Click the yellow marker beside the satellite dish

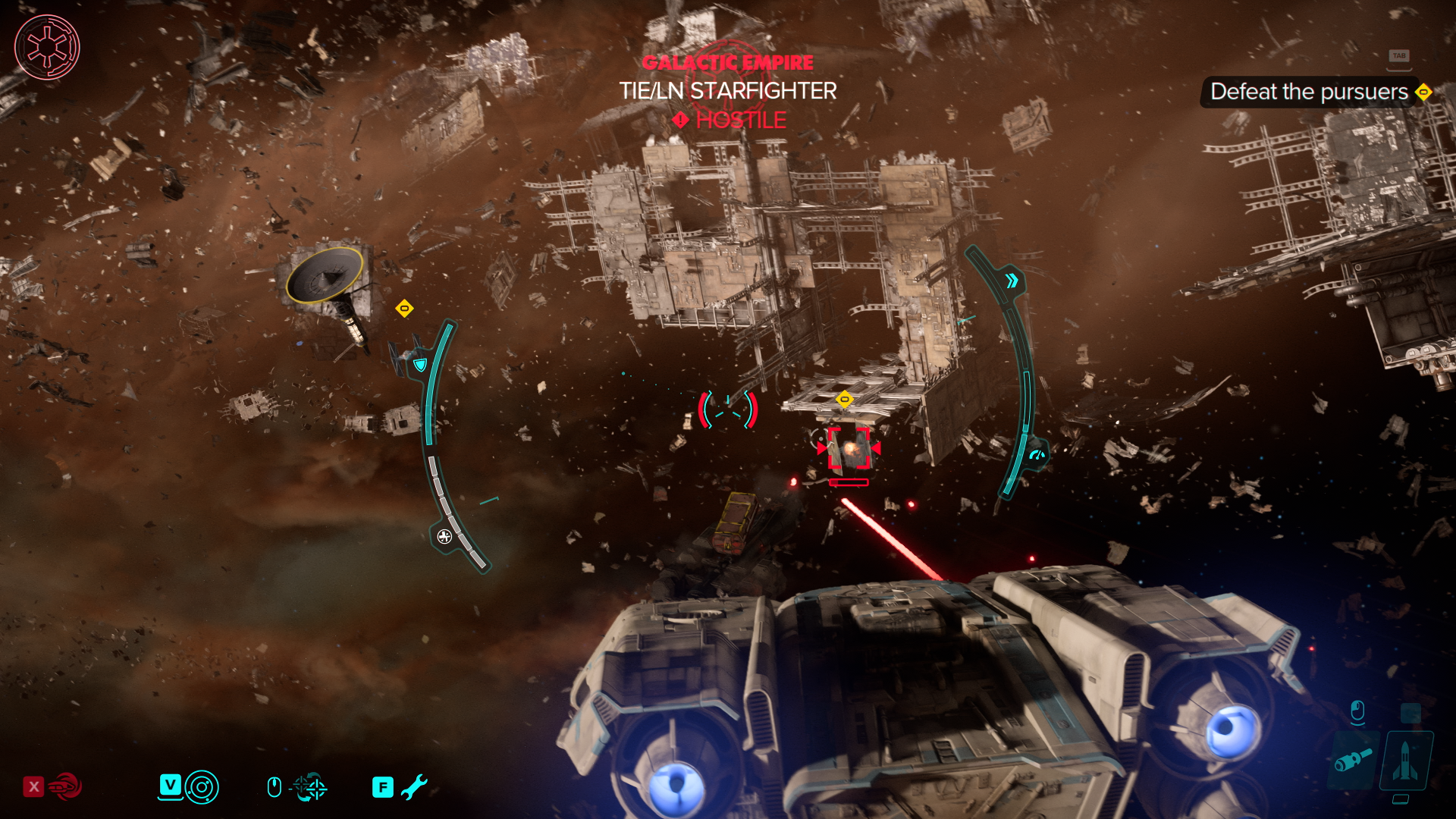404,308
